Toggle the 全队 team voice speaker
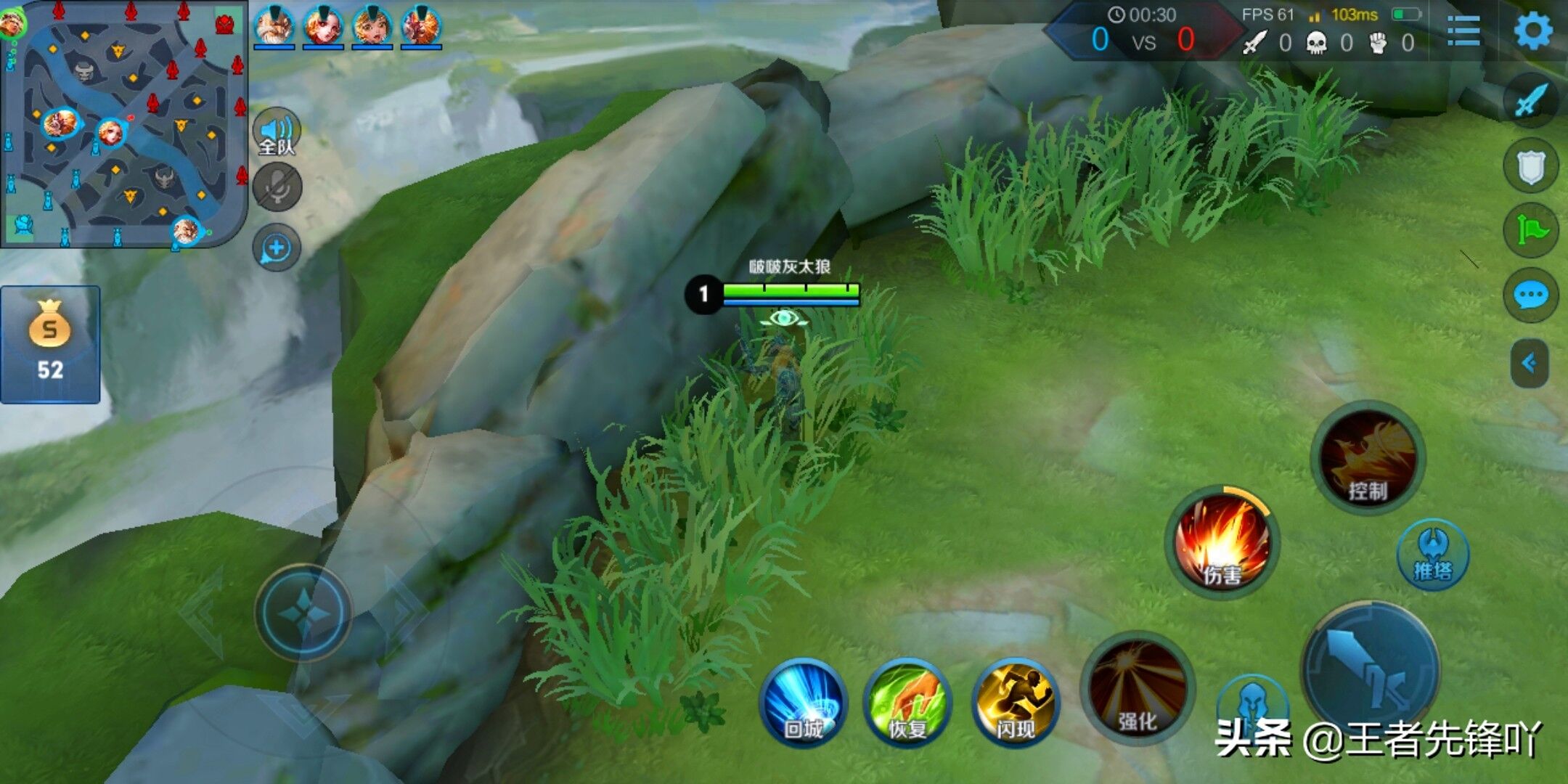The width and height of the screenshot is (1568, 784). 277,132
